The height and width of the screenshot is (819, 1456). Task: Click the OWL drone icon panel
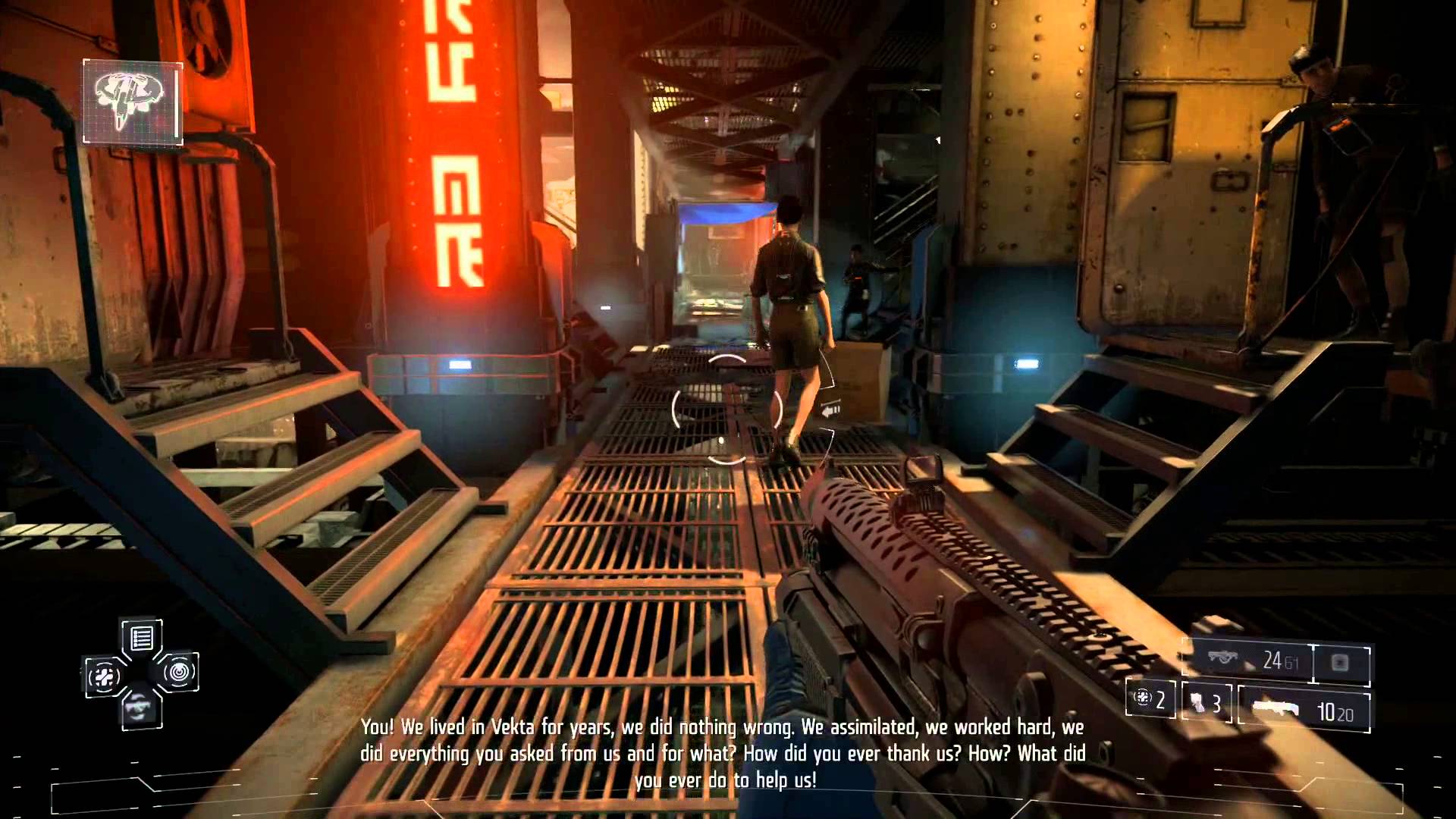pos(133,102)
